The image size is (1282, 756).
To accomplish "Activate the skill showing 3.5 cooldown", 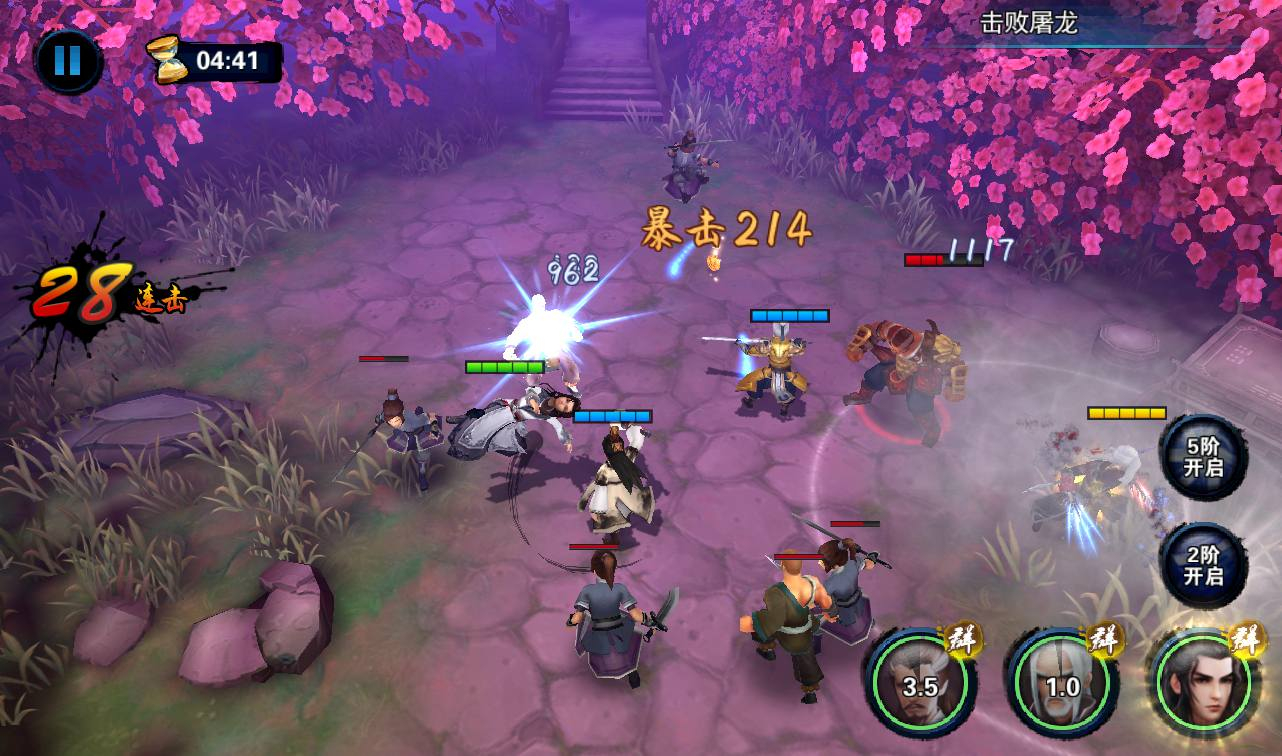I will click(x=920, y=685).
